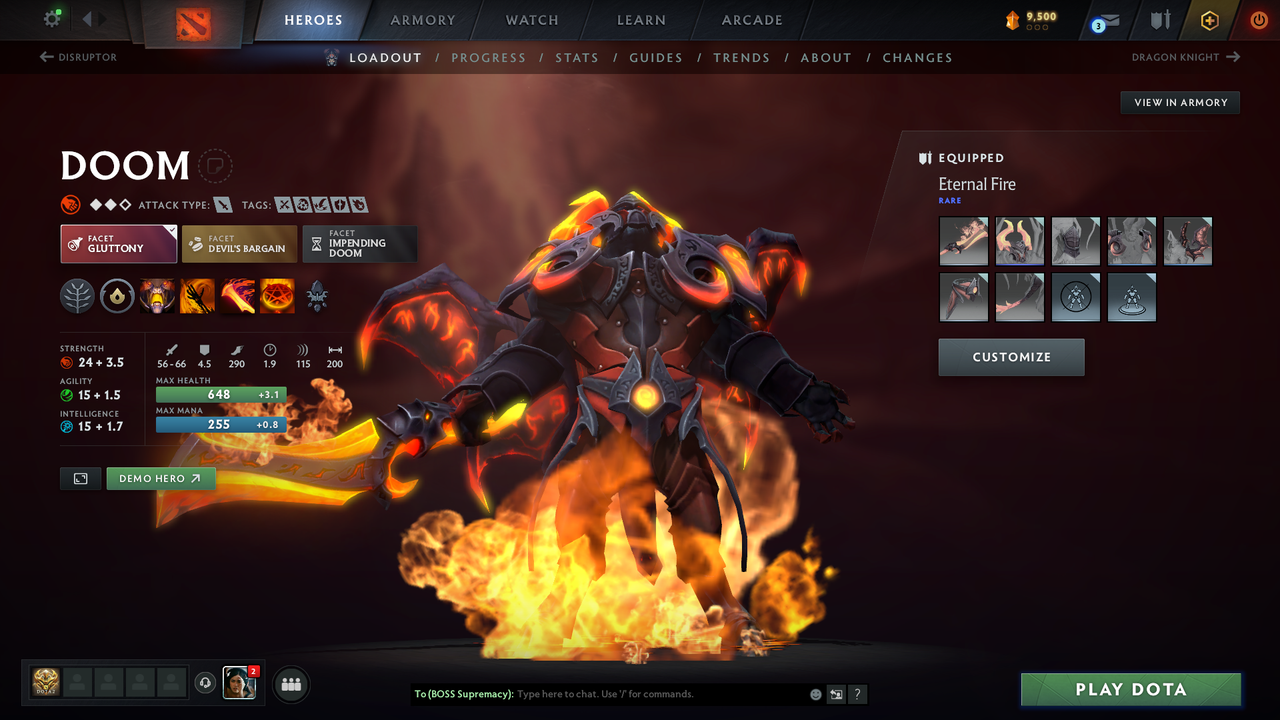The image size is (1280, 720).
Task: Click the CUSTOMIZE button
Action: point(1011,357)
